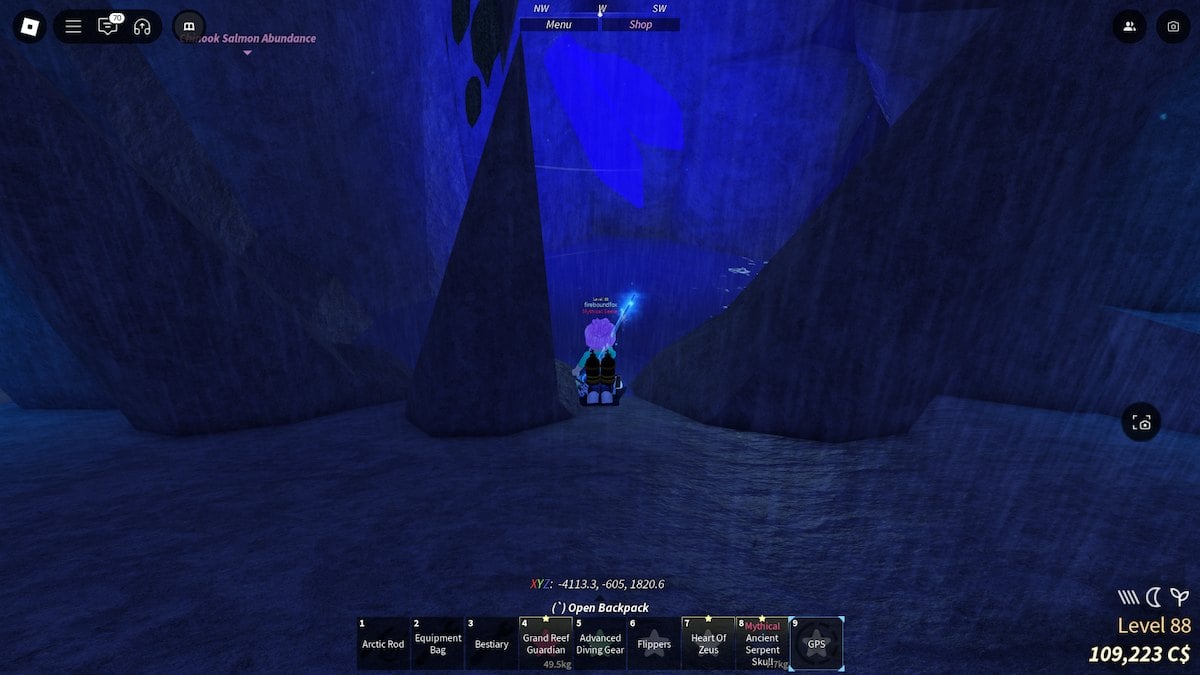Image resolution: width=1200 pixels, height=675 pixels.
Task: Select the Grand Reef Guardian slot
Action: pyautogui.click(x=546, y=644)
